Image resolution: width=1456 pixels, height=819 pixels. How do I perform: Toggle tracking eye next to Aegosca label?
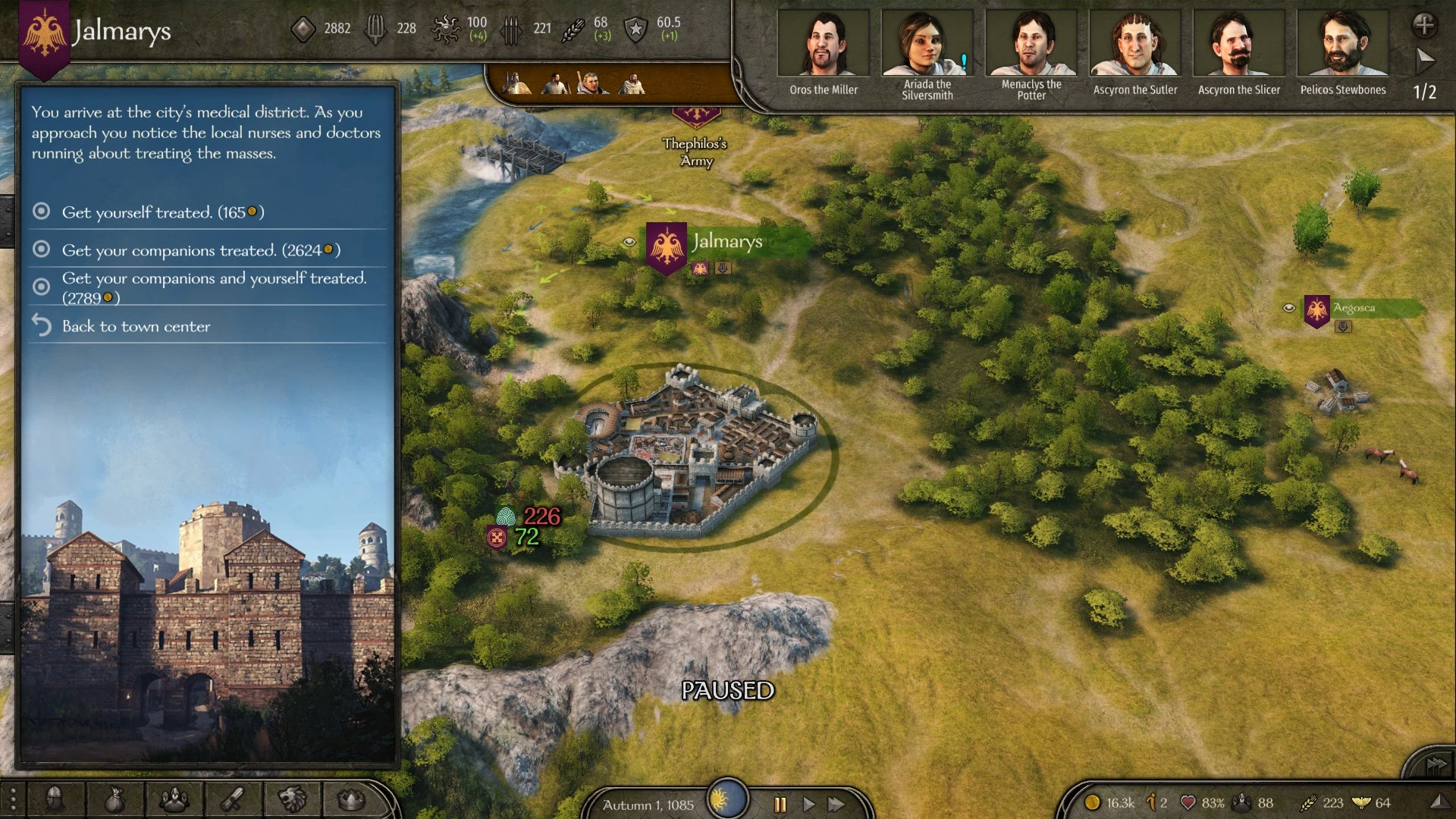[x=1288, y=308]
